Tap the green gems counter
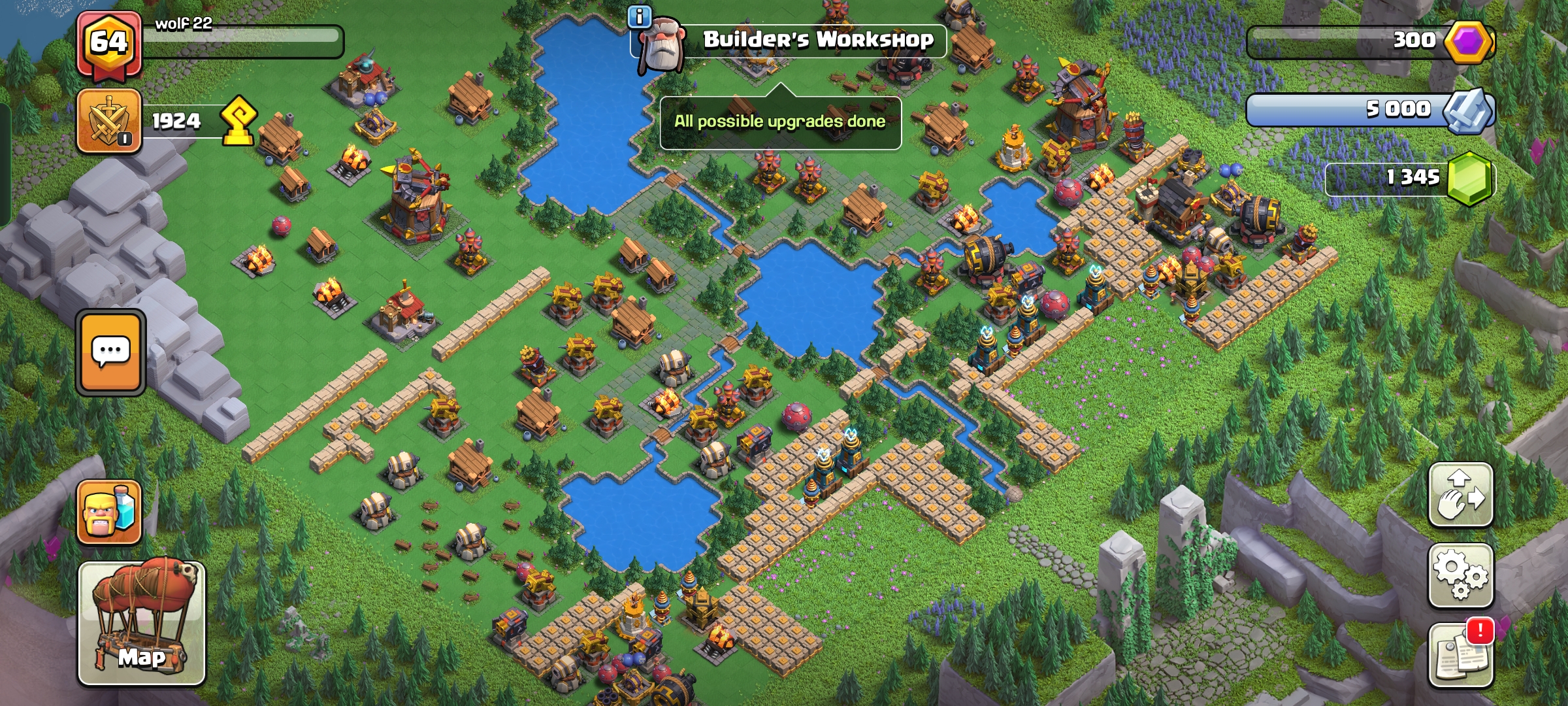The image size is (1568, 706). [x=1411, y=177]
